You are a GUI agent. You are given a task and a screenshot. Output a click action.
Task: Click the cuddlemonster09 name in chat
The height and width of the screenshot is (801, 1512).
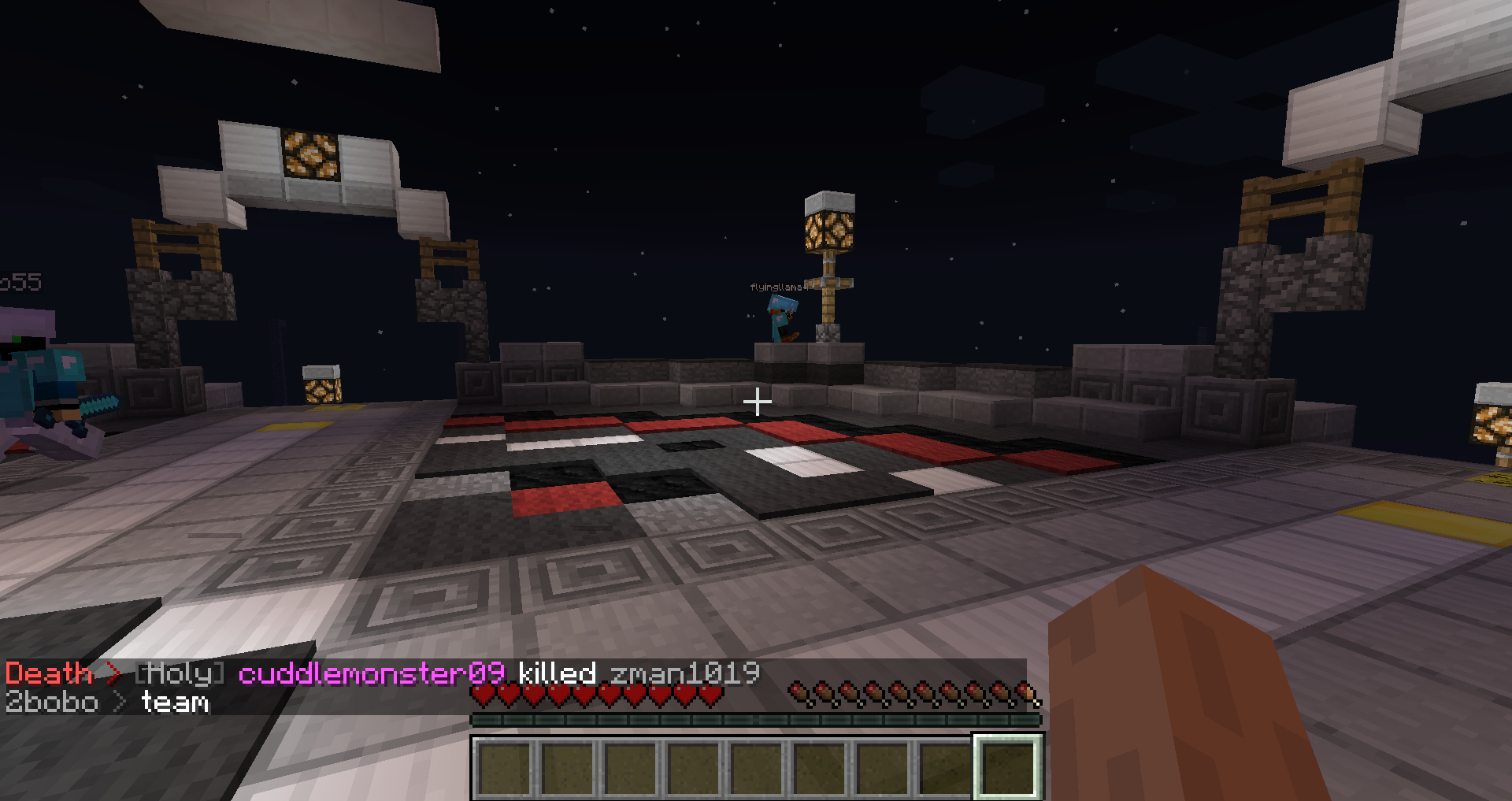click(x=371, y=674)
